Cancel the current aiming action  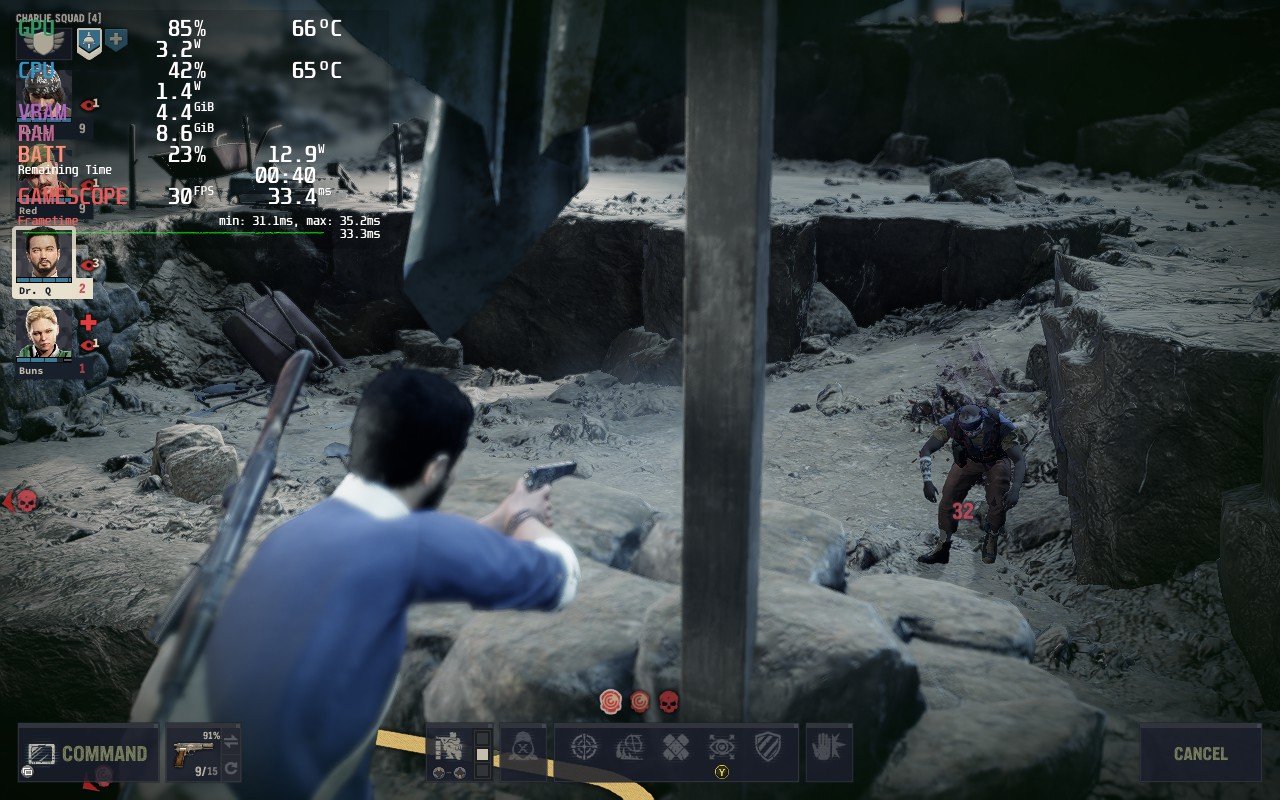tap(1200, 753)
